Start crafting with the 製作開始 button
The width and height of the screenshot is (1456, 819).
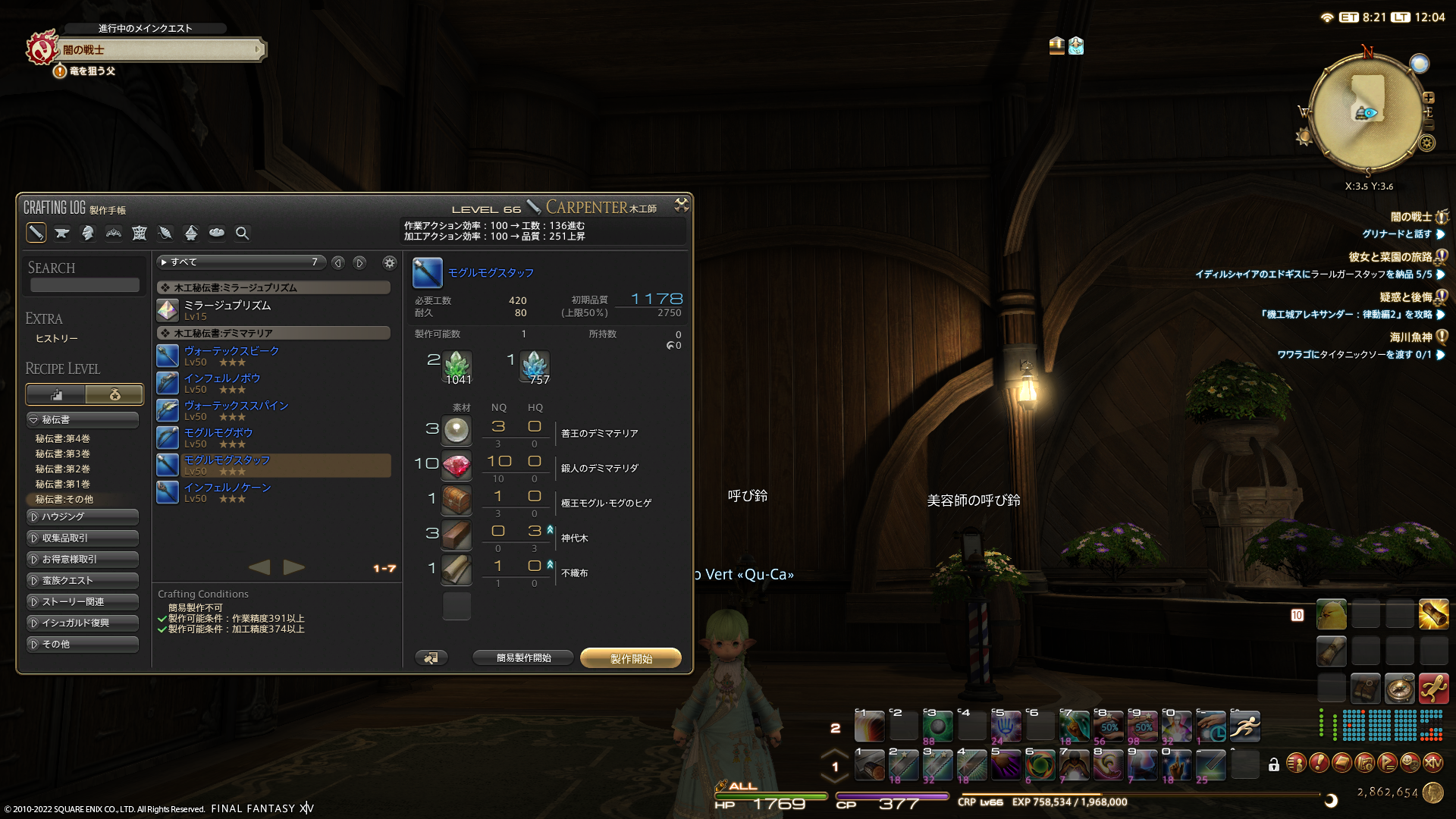coord(630,658)
